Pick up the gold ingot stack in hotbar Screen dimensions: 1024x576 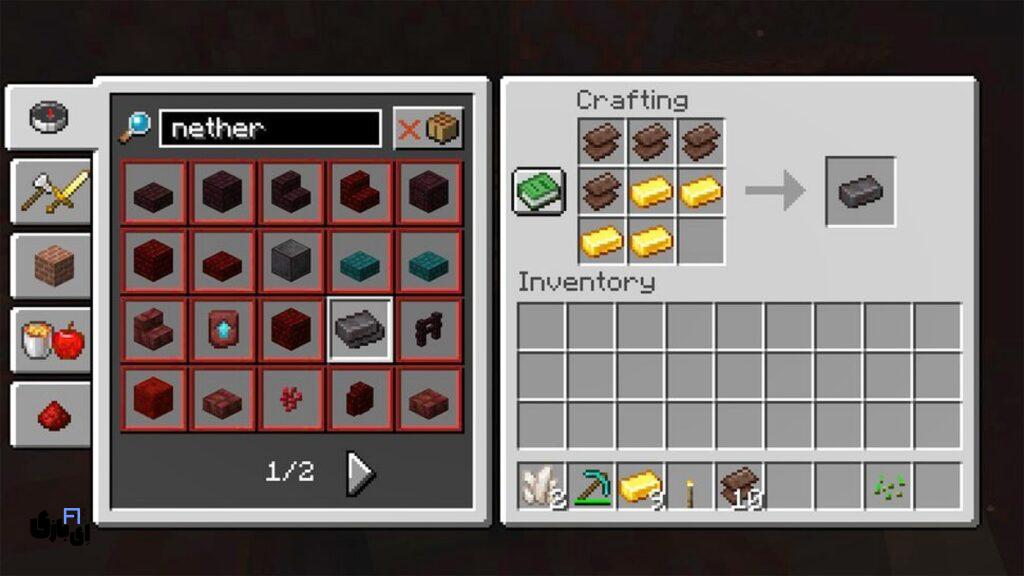coord(641,487)
